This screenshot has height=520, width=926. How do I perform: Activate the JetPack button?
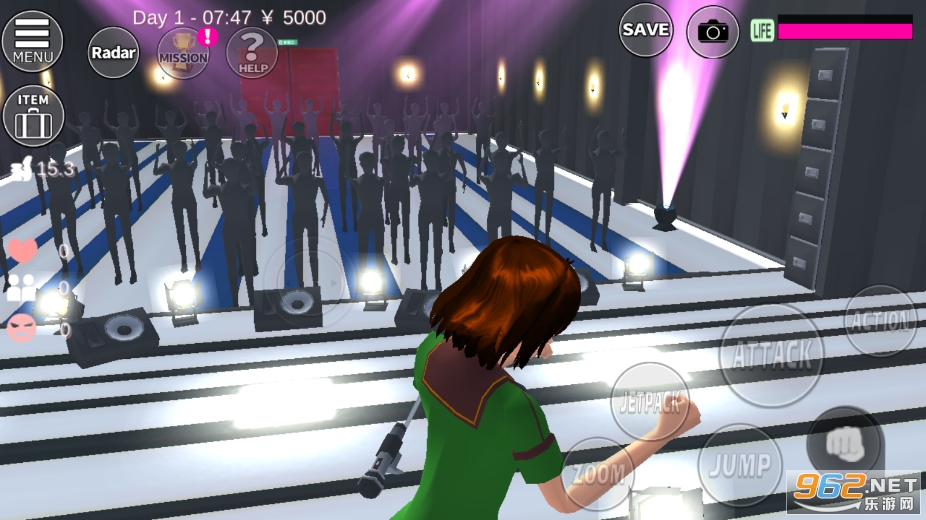[649, 402]
